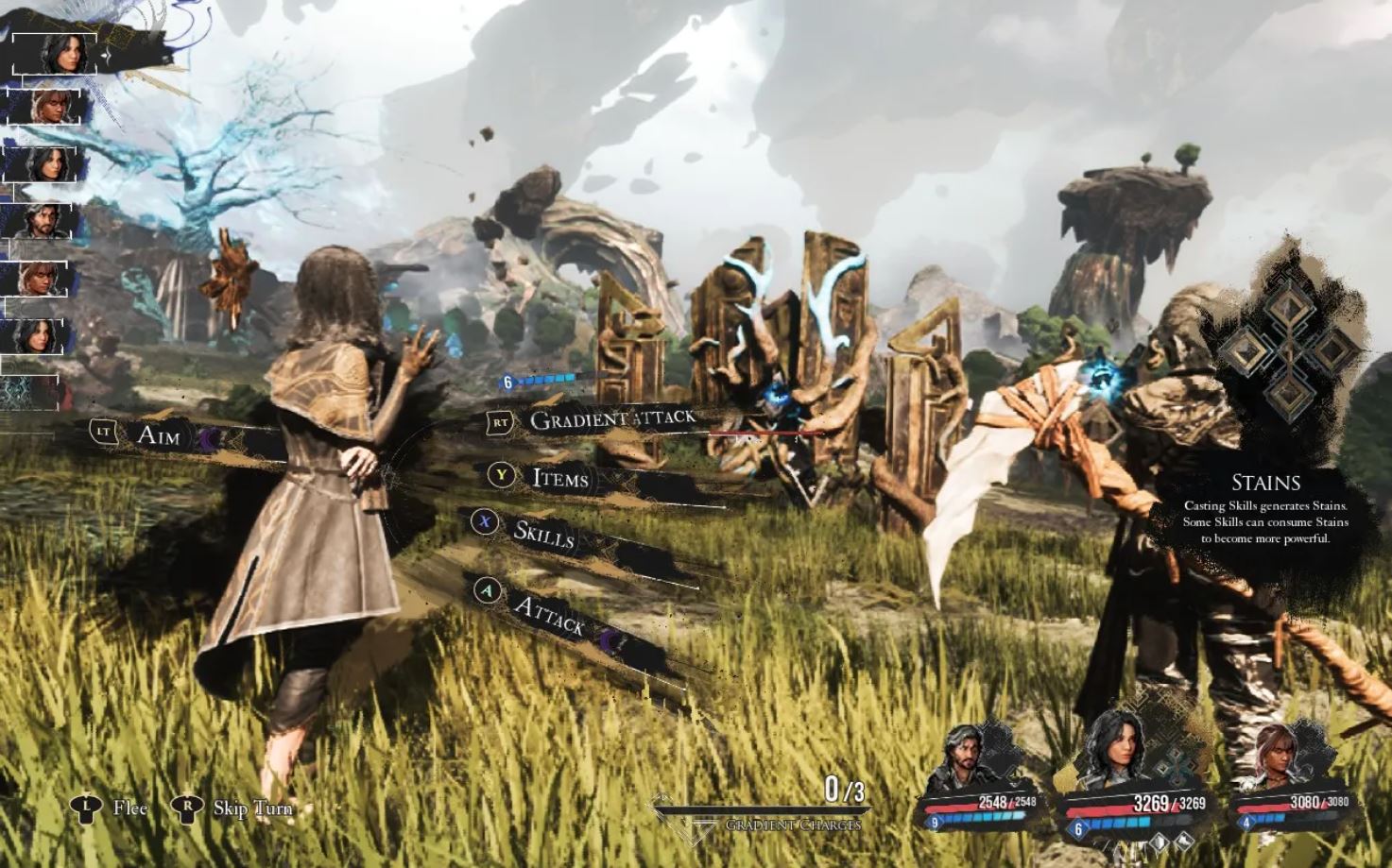The height and width of the screenshot is (868, 1392).
Task: Activate the Aim command
Action: tap(158, 434)
